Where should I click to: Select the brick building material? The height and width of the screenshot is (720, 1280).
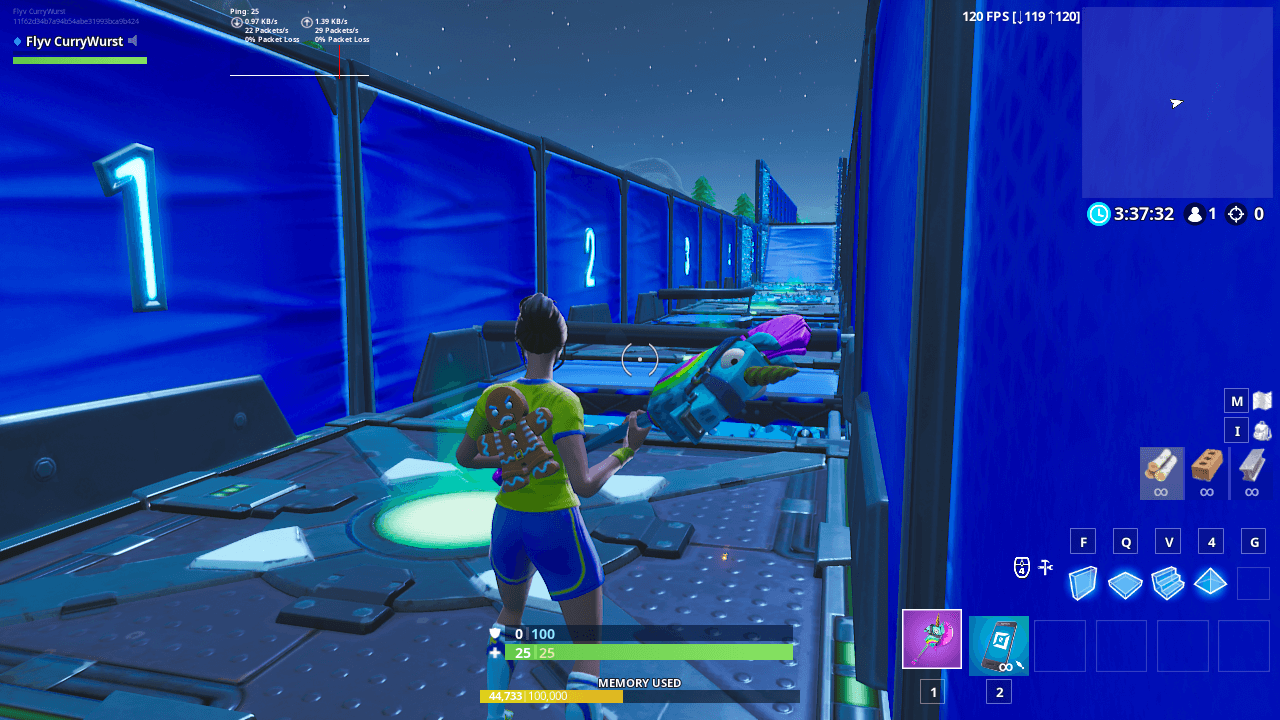pyautogui.click(x=1207, y=472)
